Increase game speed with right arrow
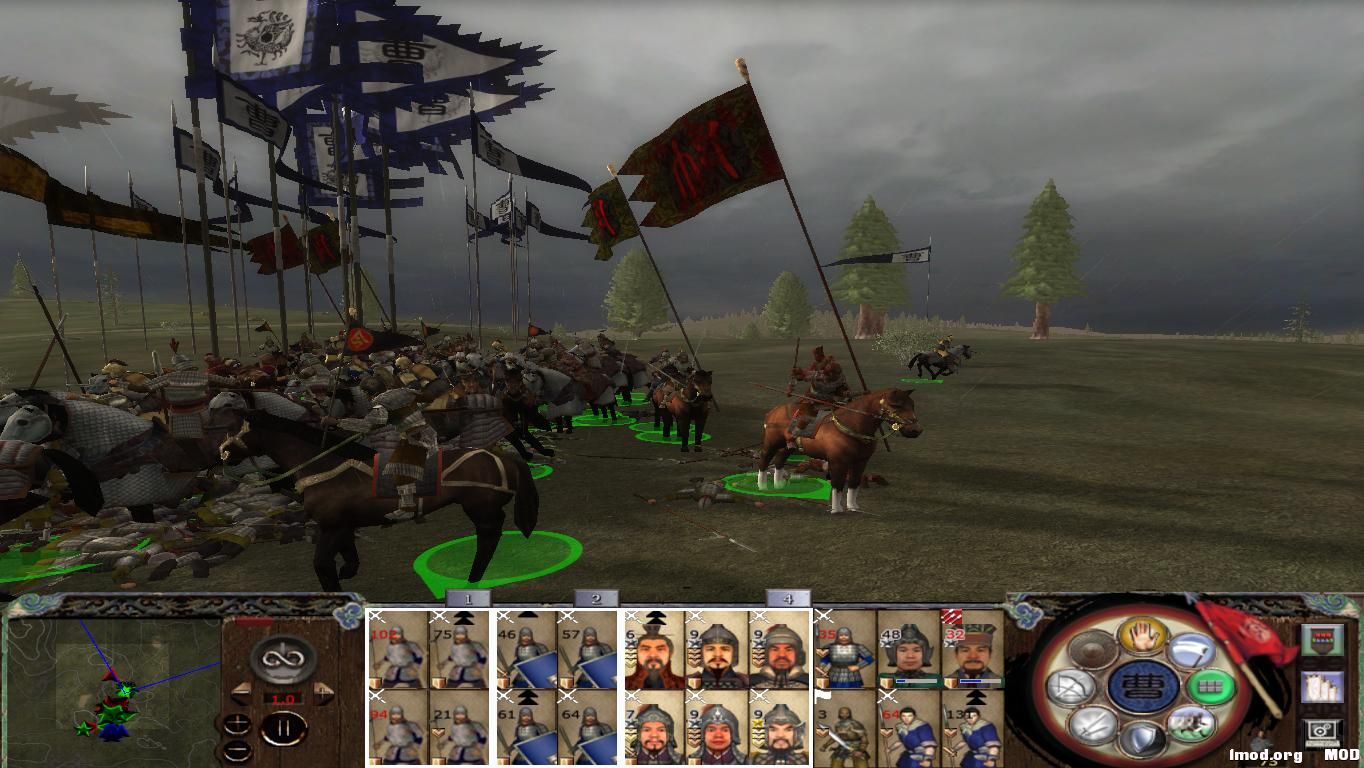This screenshot has width=1364, height=768. (x=323, y=692)
